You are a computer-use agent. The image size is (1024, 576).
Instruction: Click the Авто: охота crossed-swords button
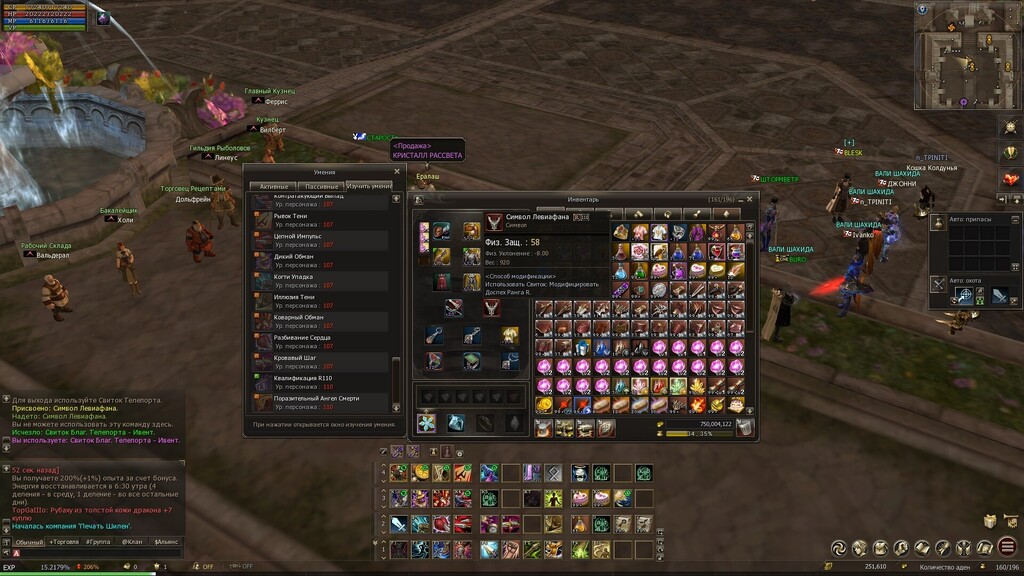coord(938,284)
